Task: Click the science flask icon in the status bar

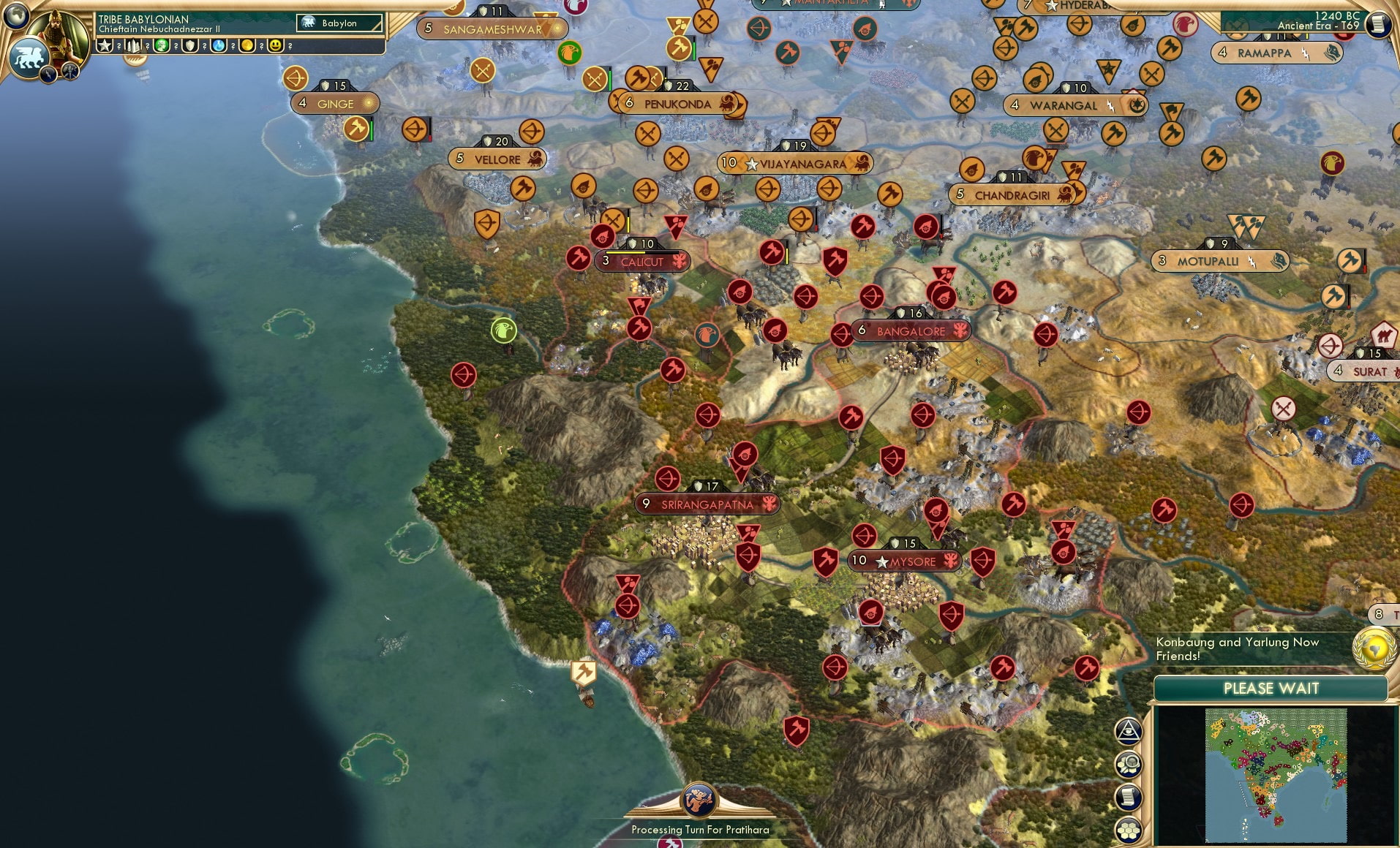Action: (x=217, y=46)
